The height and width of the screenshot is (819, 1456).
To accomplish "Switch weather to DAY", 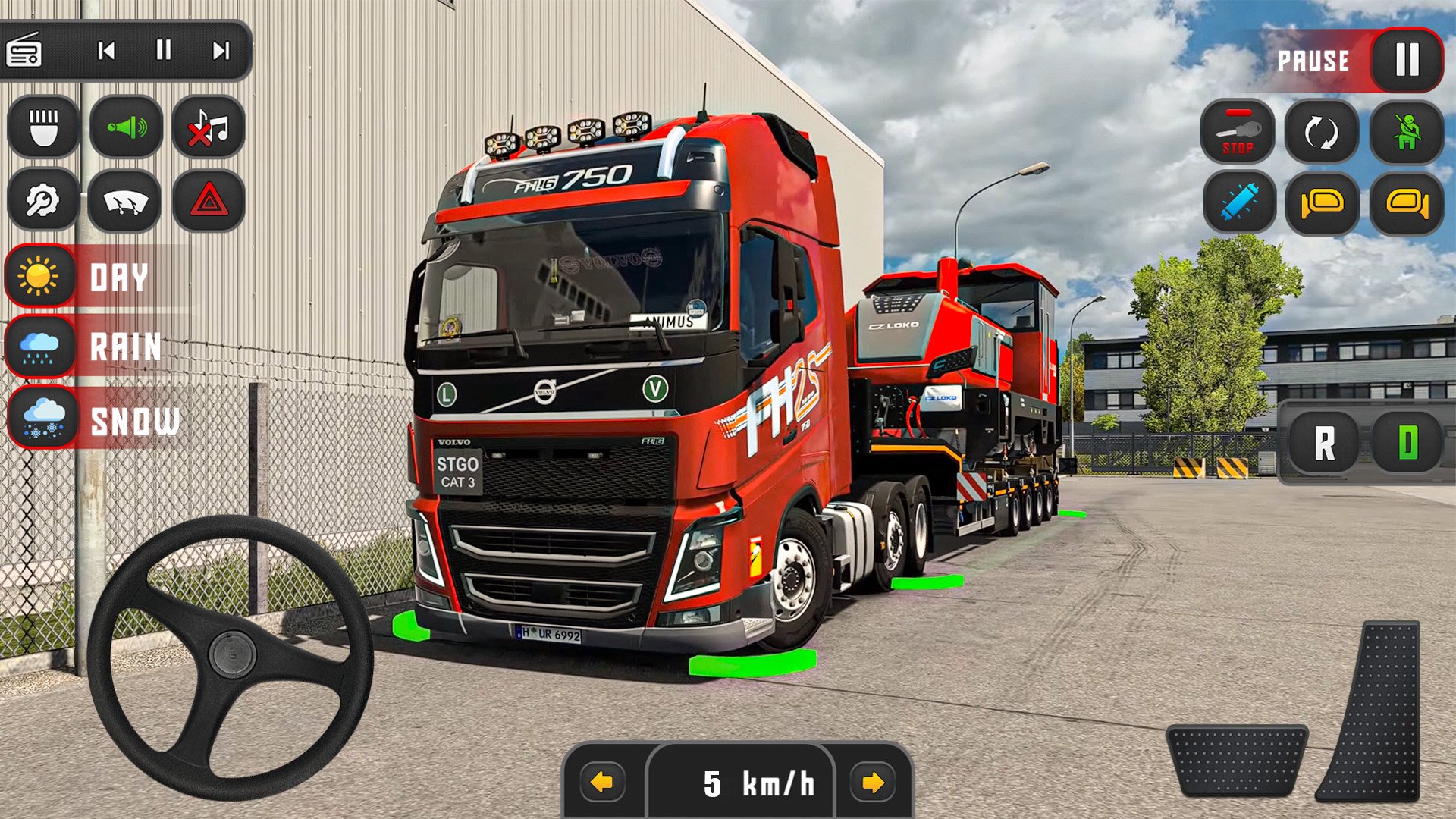I will tap(40, 276).
